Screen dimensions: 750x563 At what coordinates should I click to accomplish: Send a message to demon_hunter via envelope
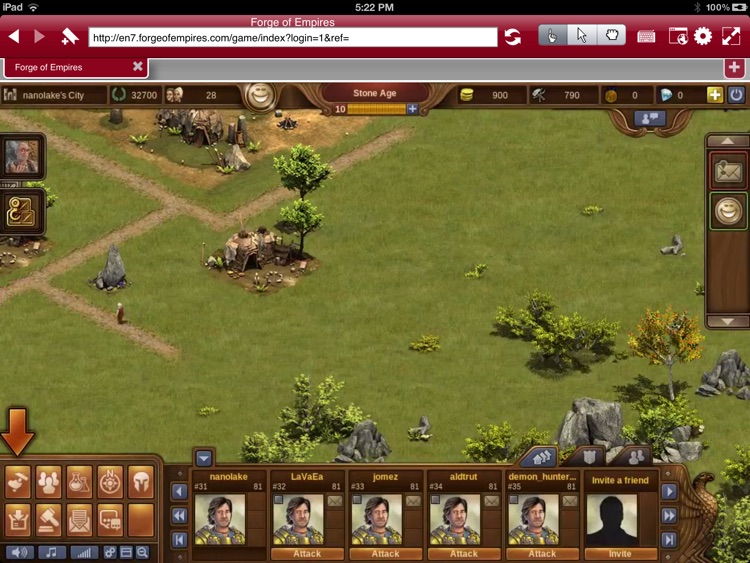point(570,500)
